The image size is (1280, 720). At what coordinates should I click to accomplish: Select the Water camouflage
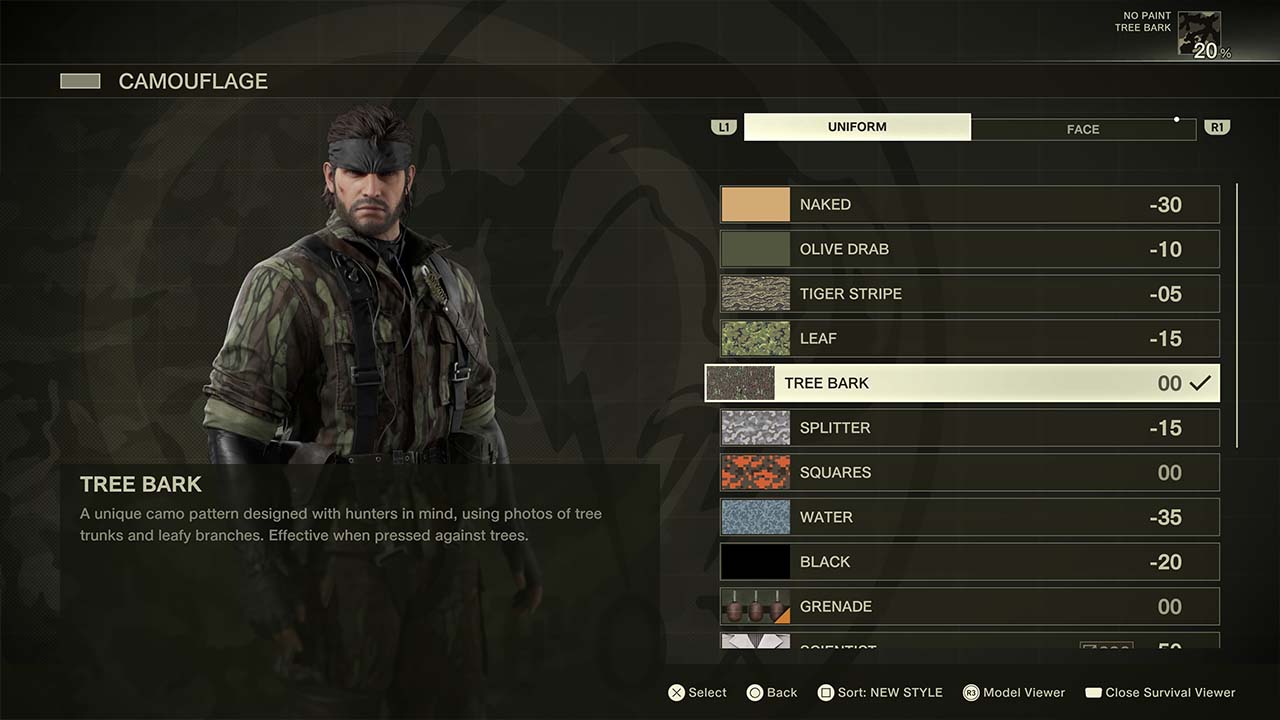969,517
